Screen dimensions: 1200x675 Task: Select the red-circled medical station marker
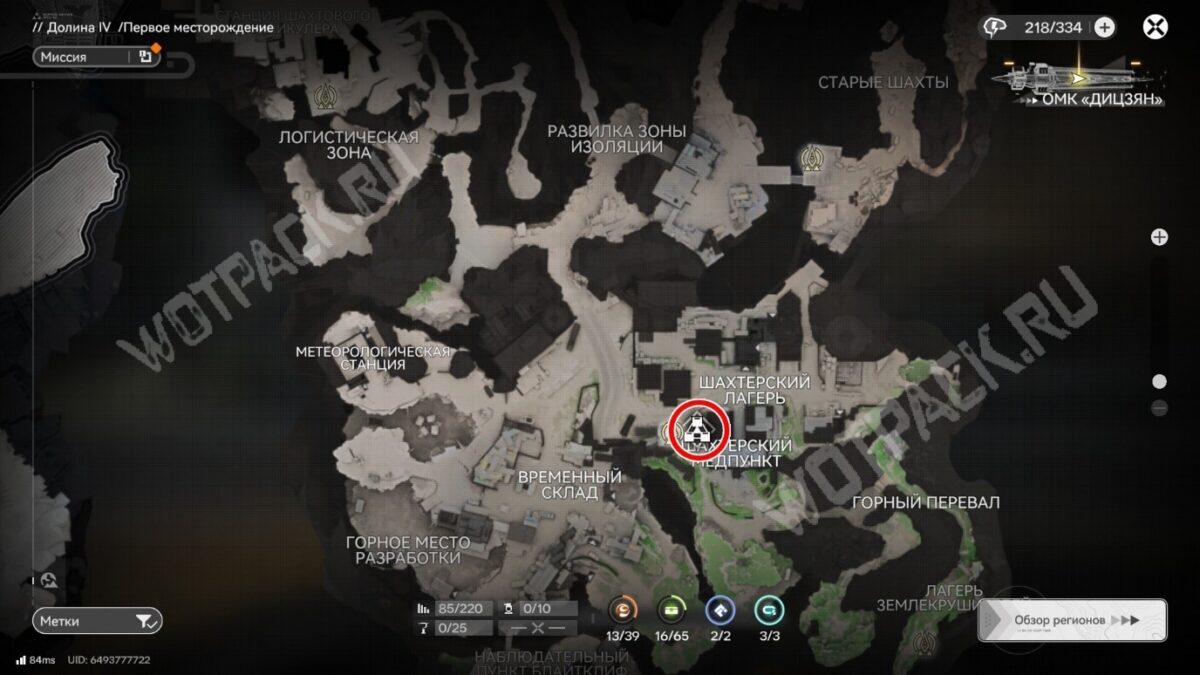point(698,431)
